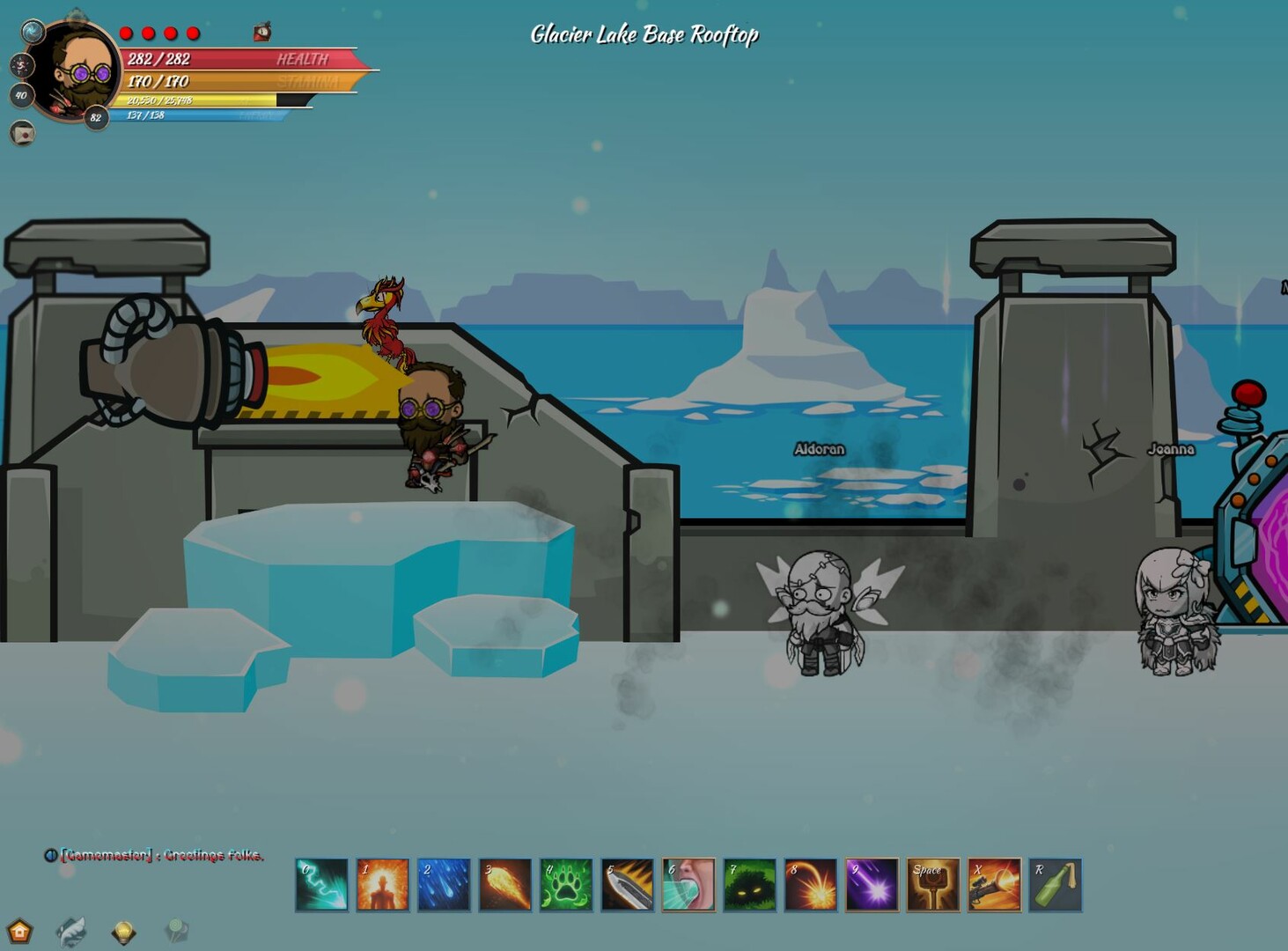Talk to the NPC named Aldoran
1288x951 pixels.
click(817, 608)
